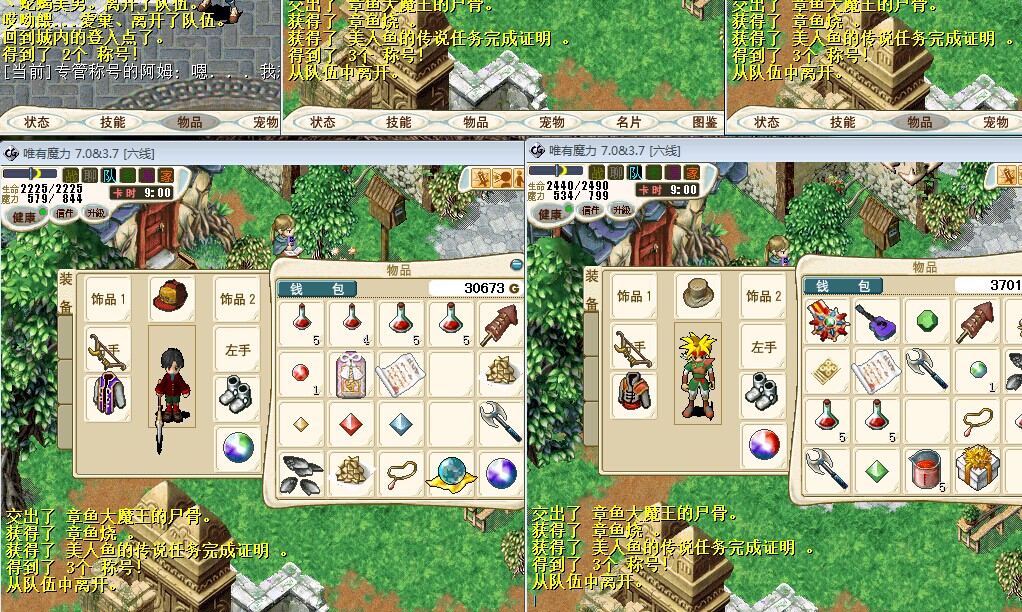Open the 名片 tab
1022x612 pixels.
click(x=628, y=122)
